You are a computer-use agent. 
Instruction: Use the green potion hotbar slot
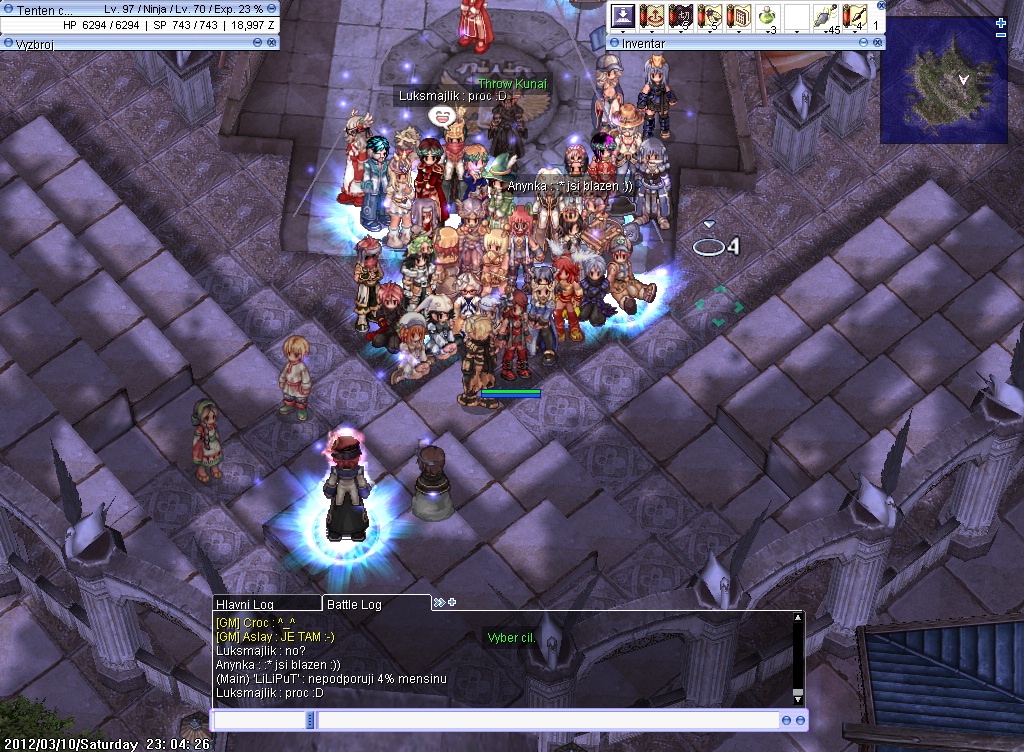tap(767, 17)
